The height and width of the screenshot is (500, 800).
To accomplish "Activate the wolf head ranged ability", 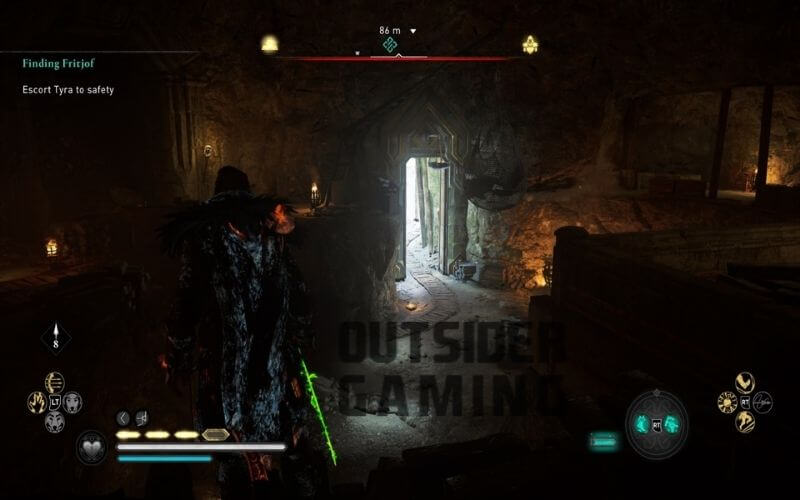I will [x=54, y=421].
